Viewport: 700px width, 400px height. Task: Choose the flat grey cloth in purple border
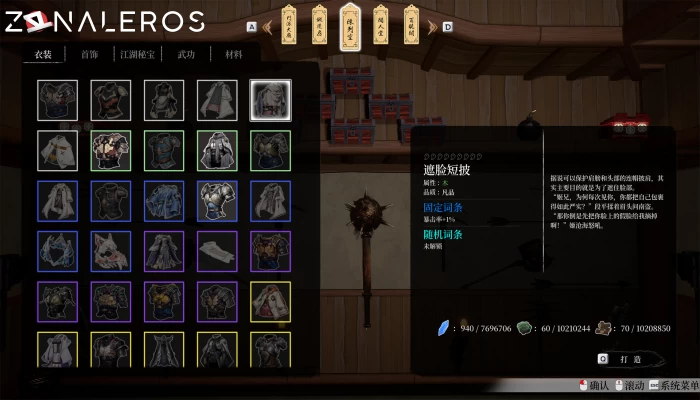(x=217, y=250)
